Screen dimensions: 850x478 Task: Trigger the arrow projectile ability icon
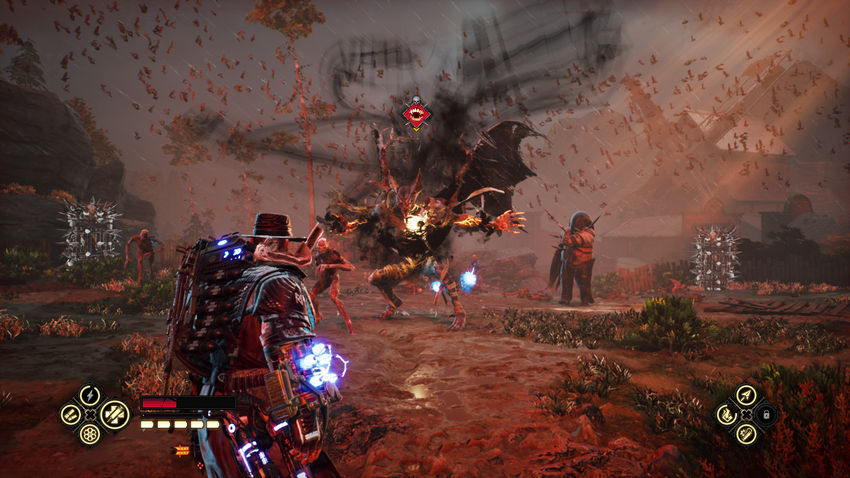[745, 394]
